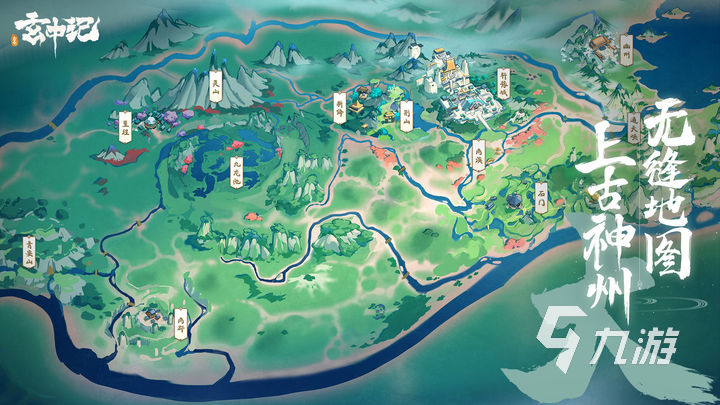The width and height of the screenshot is (720, 405).
Task: Open the 蜀山 location marker
Action: (406, 117)
